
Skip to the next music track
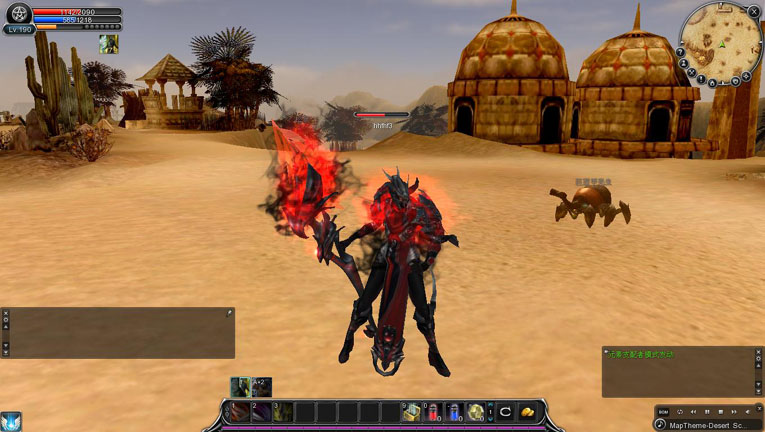733,411
